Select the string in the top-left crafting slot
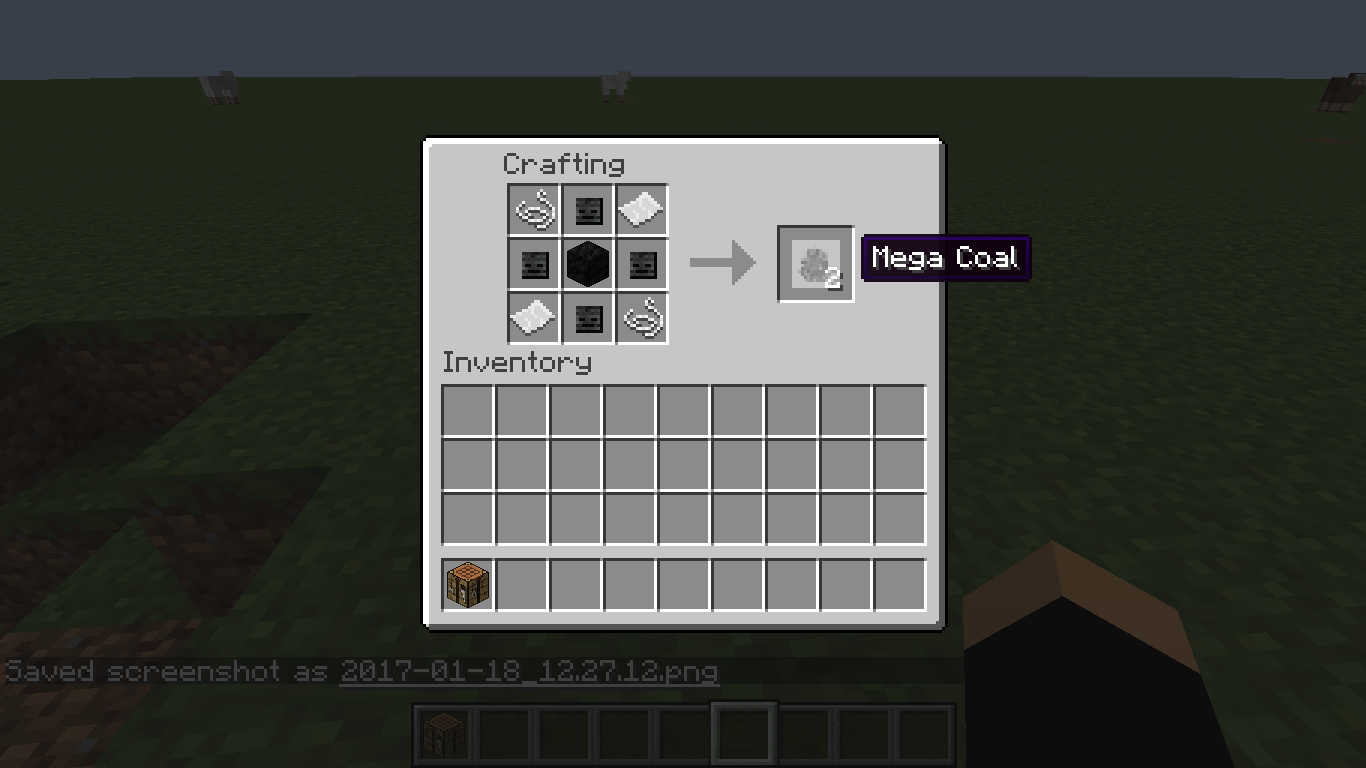 533,209
